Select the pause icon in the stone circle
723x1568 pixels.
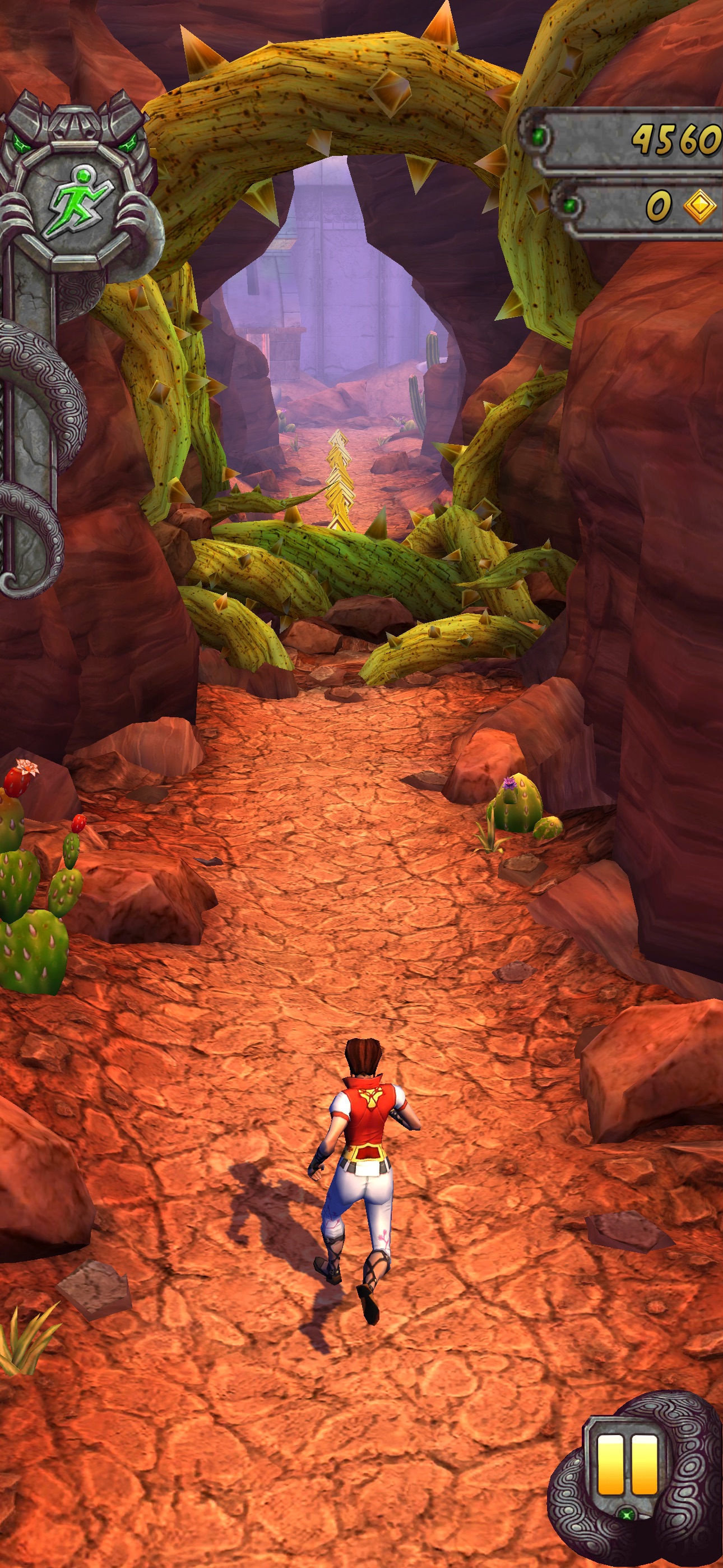[628, 1464]
